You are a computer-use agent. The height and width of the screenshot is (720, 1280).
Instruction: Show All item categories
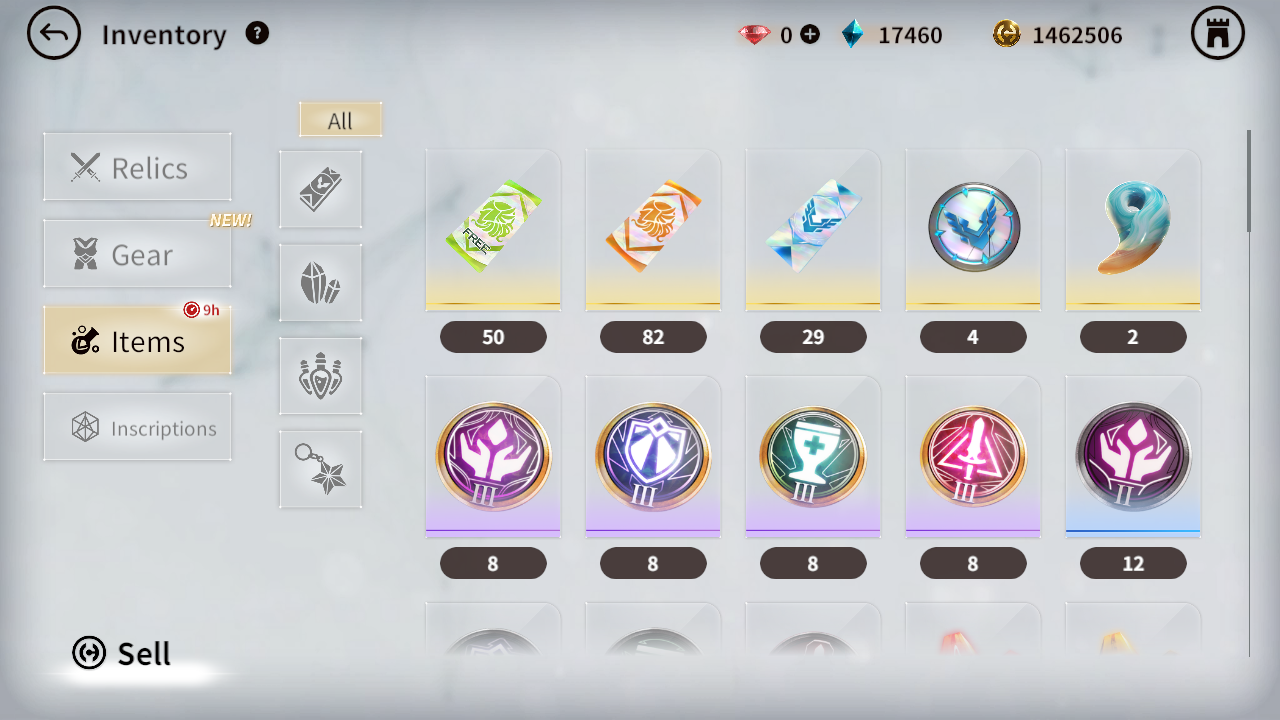[x=340, y=120]
